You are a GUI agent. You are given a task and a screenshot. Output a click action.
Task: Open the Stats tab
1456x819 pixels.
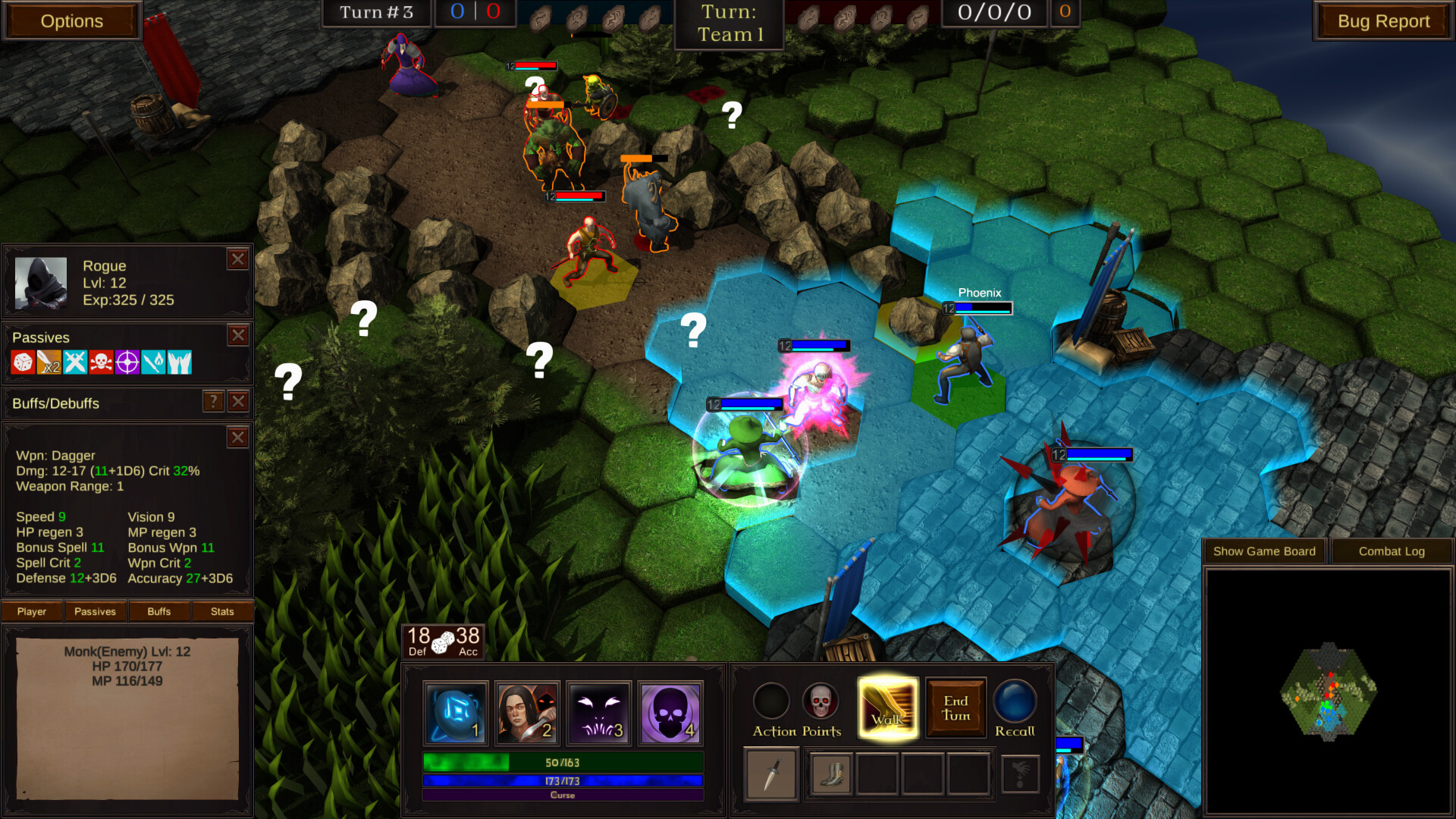pyautogui.click(x=222, y=611)
